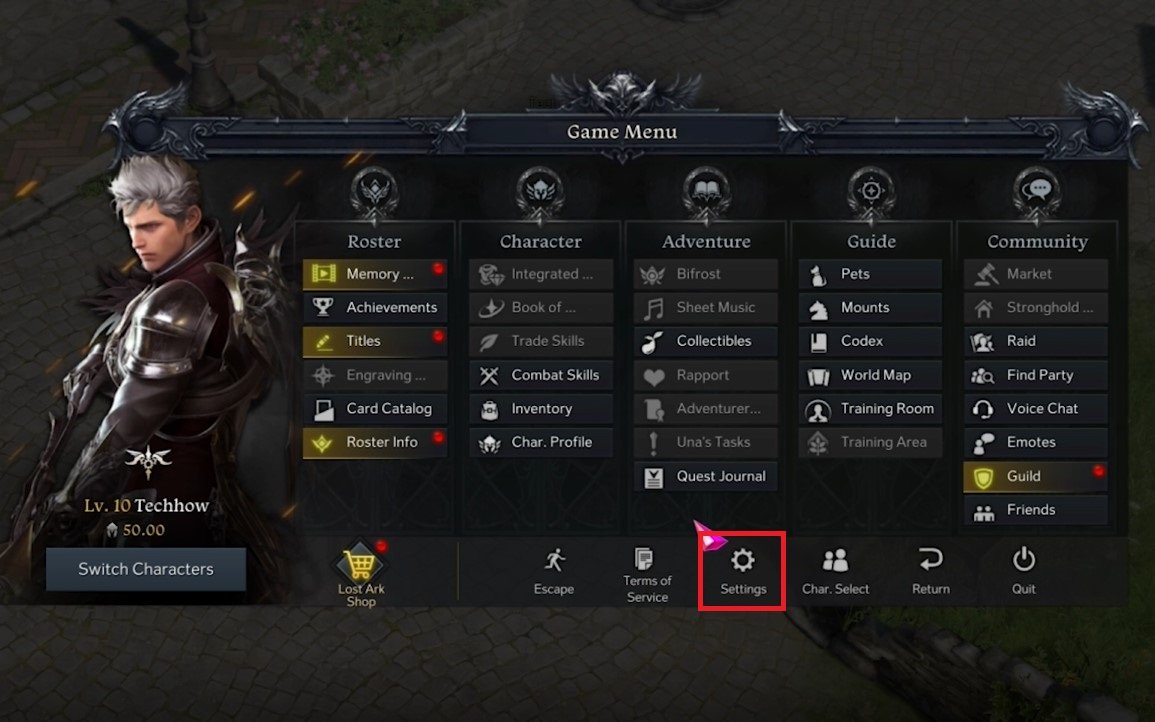This screenshot has height=722, width=1155.
Task: Open Combat Skills
Action: (541, 375)
